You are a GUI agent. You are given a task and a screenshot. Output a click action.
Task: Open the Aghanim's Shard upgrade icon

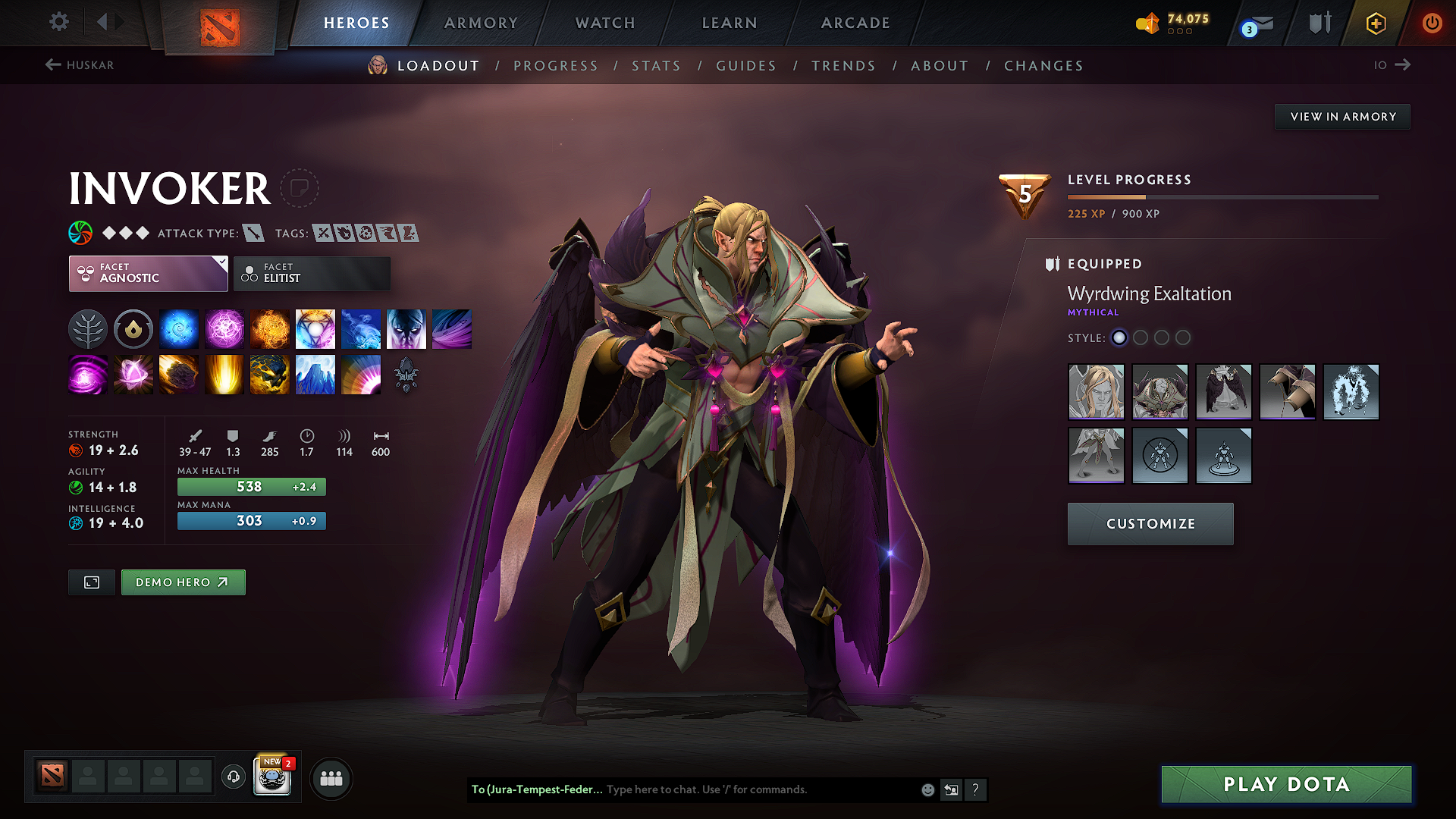click(x=406, y=374)
